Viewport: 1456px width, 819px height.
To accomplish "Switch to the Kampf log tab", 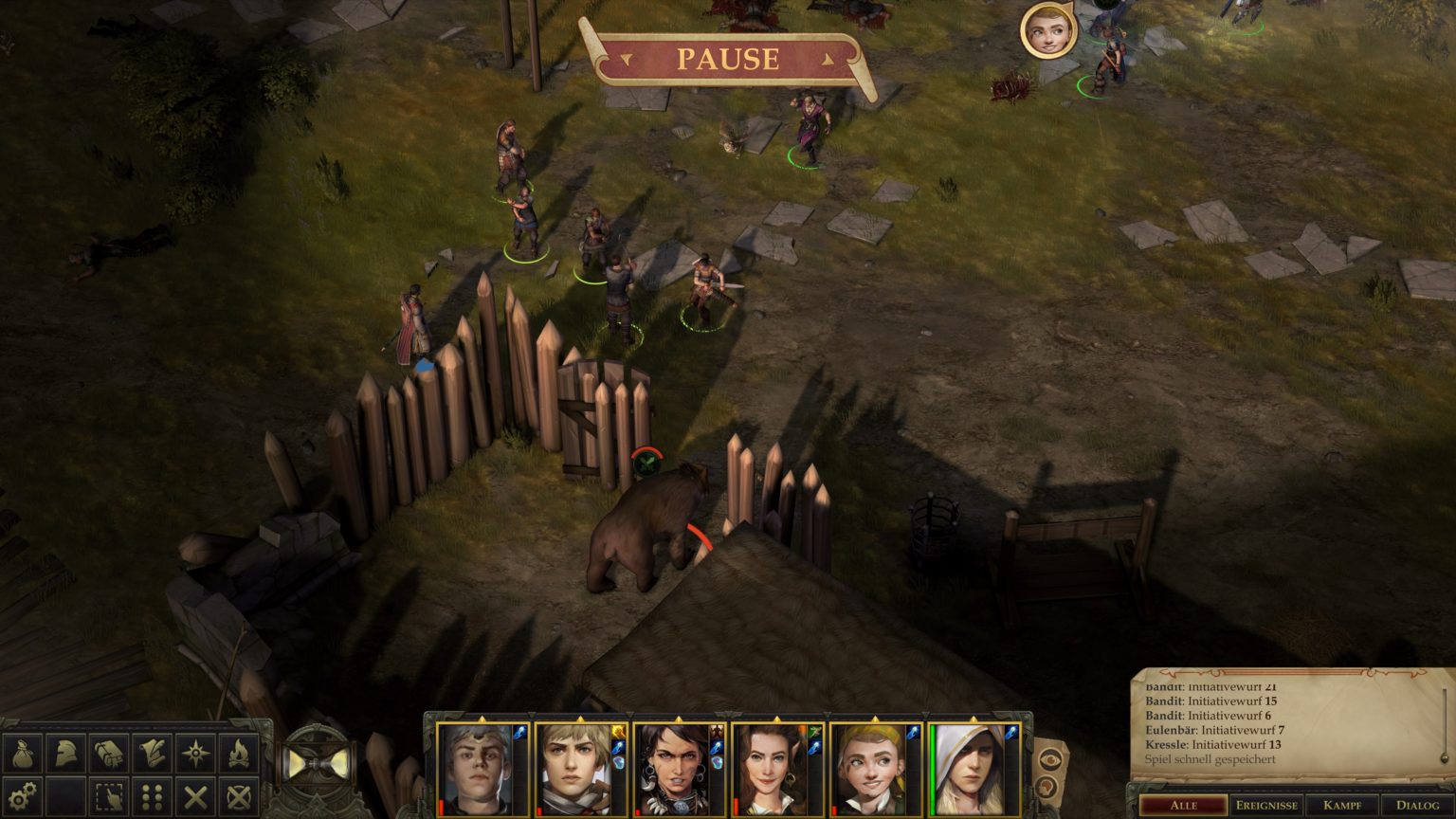I will [1342, 805].
